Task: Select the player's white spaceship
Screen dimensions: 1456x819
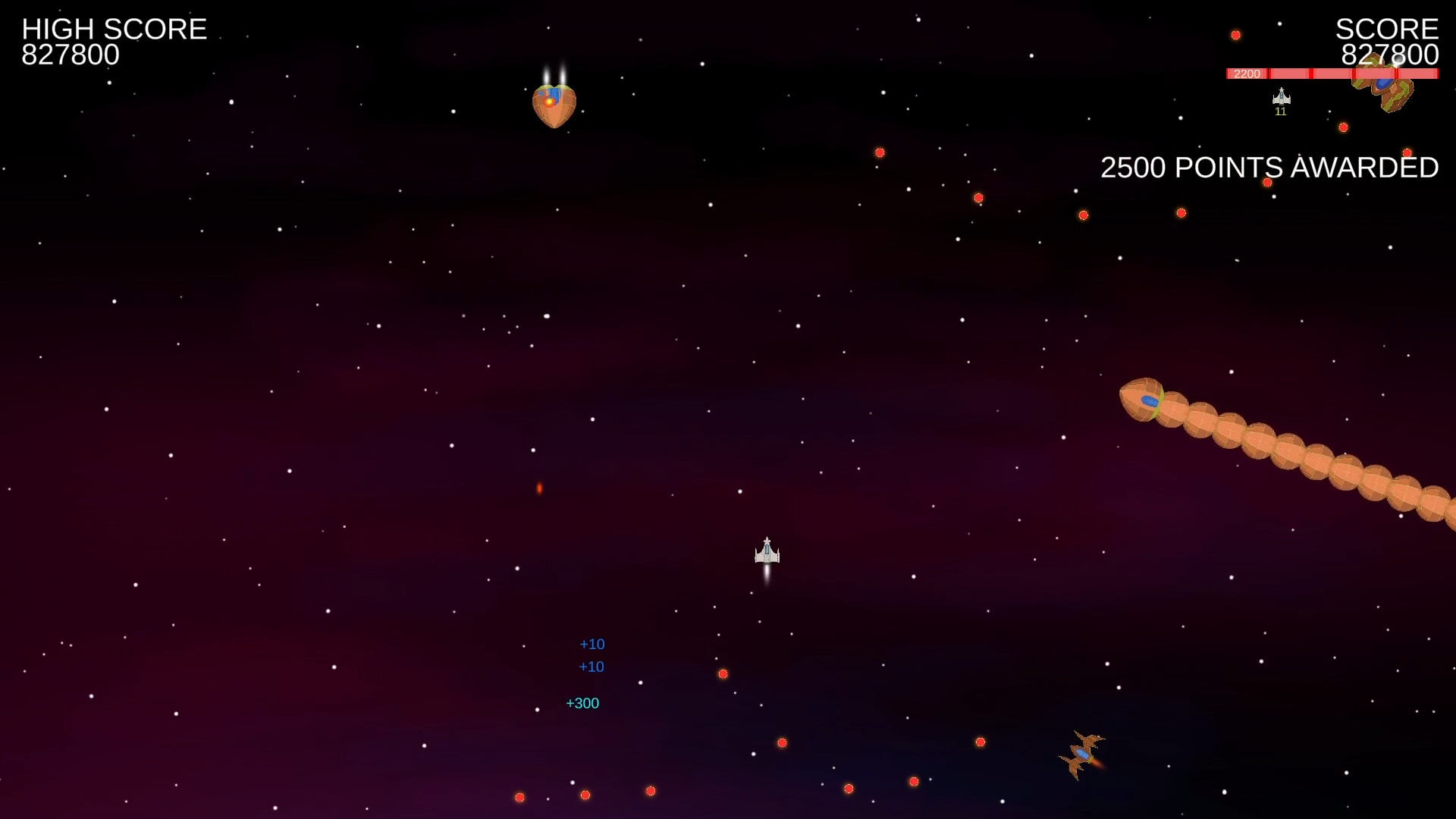Action: click(766, 554)
